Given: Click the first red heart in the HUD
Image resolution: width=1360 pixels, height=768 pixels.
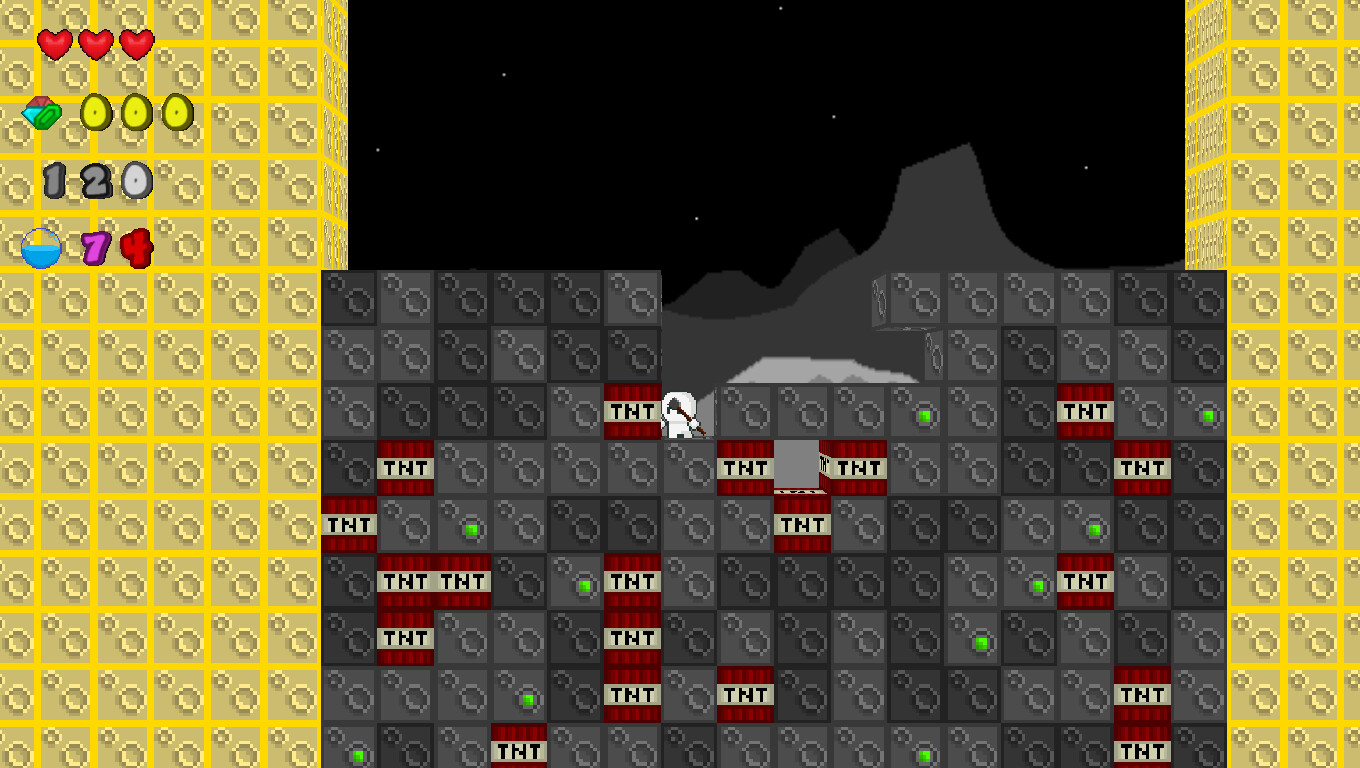Looking at the screenshot, I should click(54, 45).
